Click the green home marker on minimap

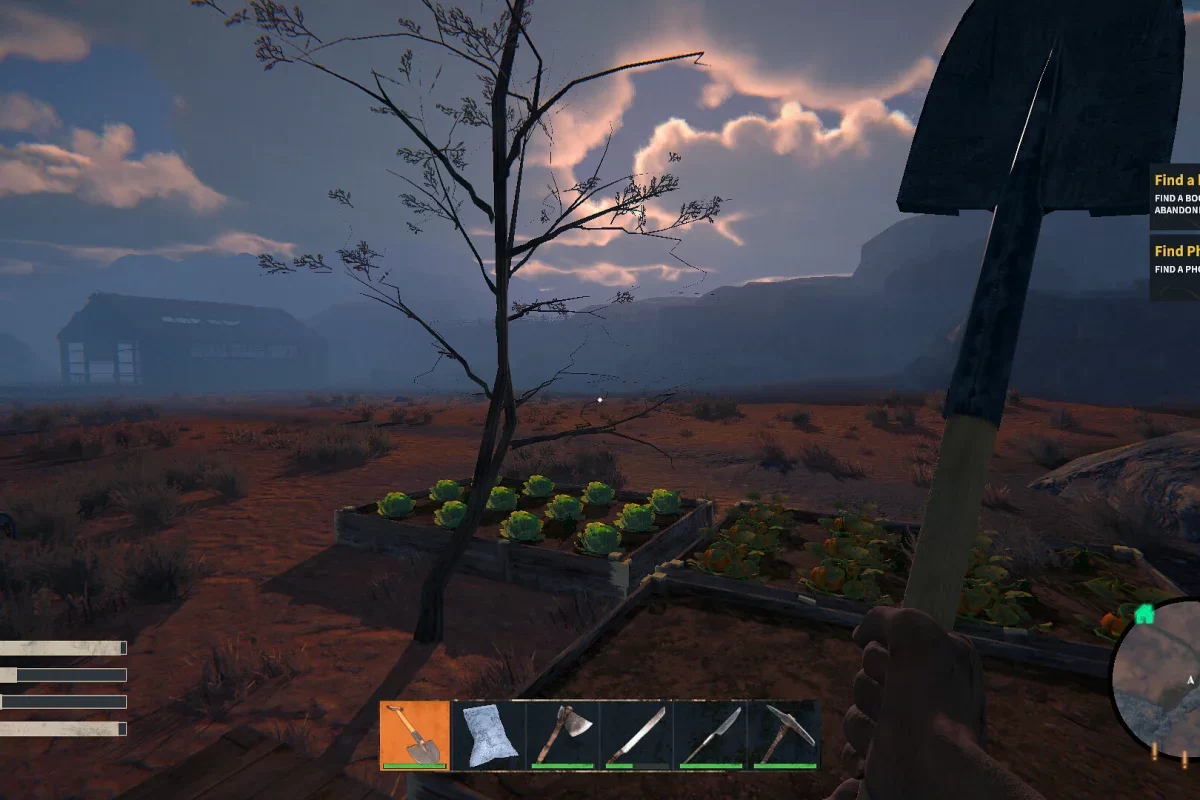point(1145,614)
